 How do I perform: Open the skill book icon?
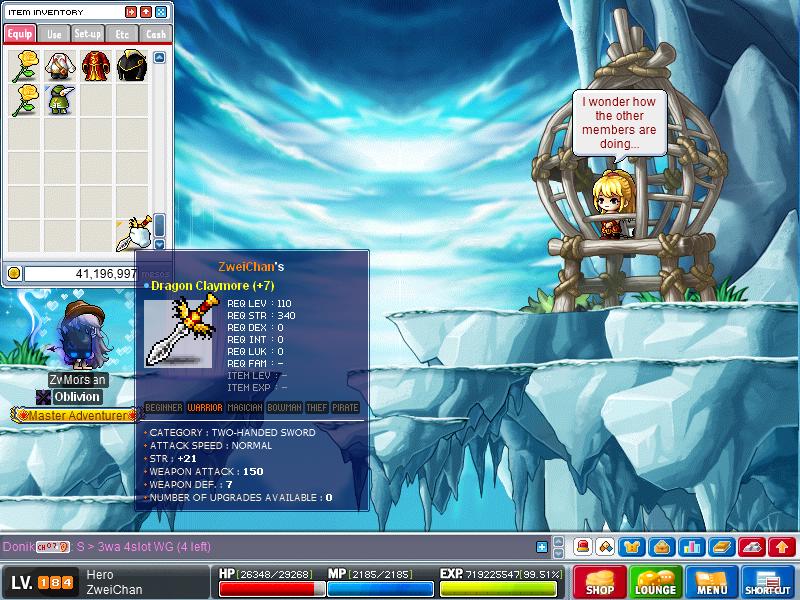point(722,547)
